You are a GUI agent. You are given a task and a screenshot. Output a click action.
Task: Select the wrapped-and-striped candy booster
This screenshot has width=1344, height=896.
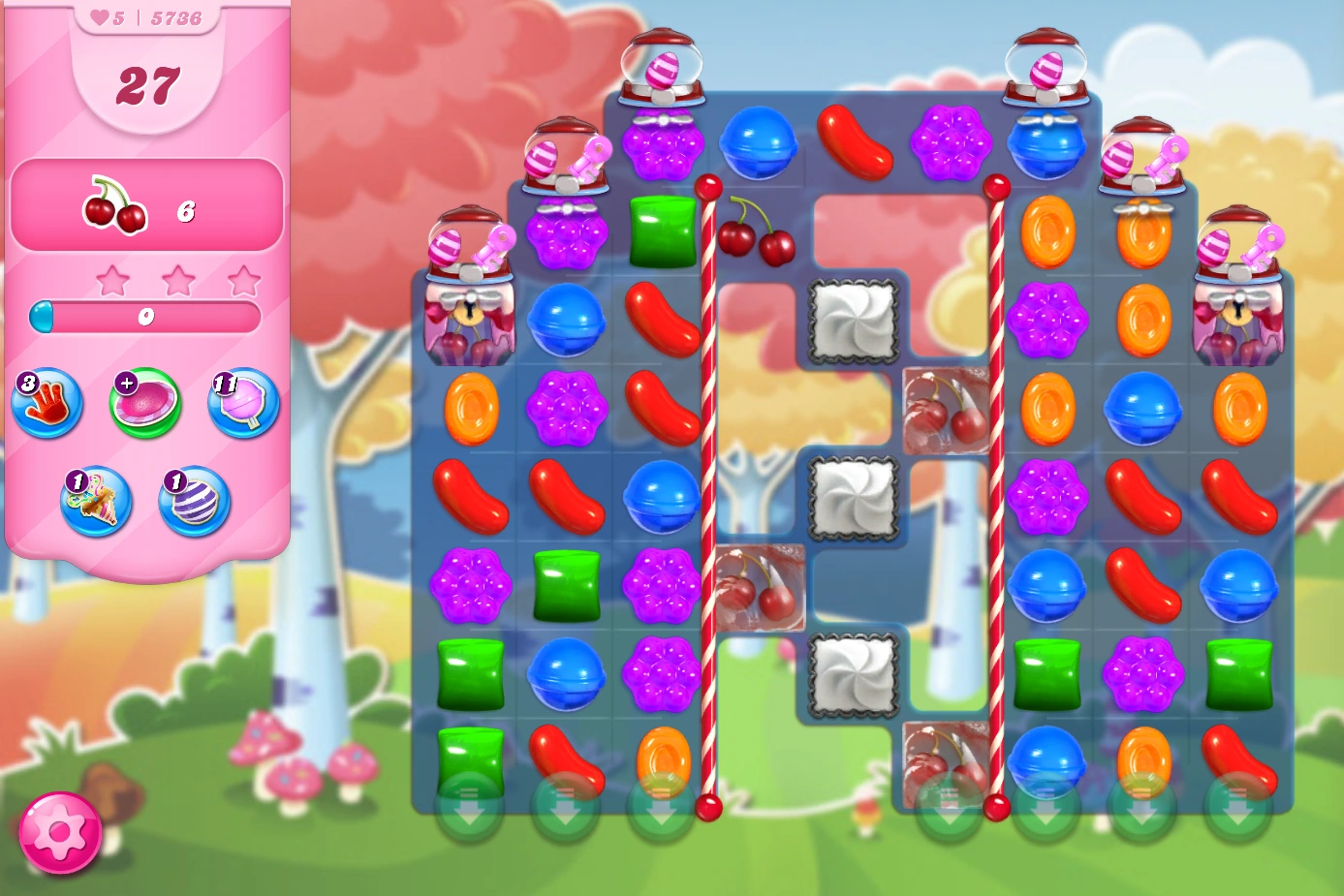(x=94, y=502)
